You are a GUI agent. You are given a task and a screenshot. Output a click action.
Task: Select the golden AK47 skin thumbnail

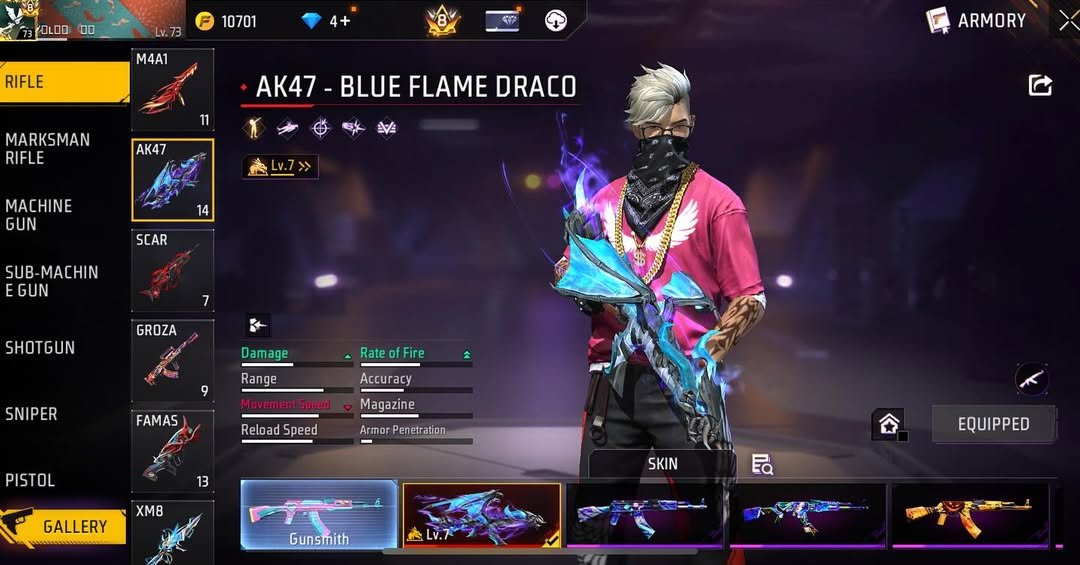pos(969,515)
